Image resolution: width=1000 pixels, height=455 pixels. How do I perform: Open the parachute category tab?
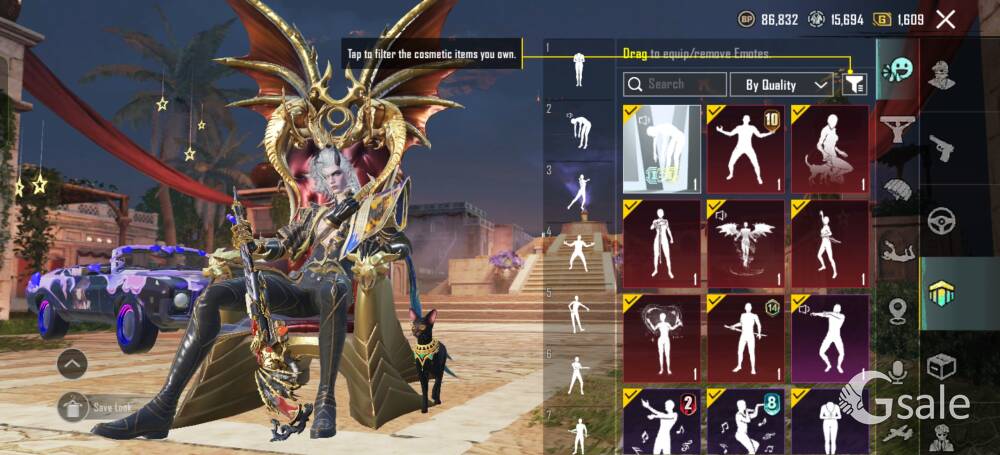point(897,189)
